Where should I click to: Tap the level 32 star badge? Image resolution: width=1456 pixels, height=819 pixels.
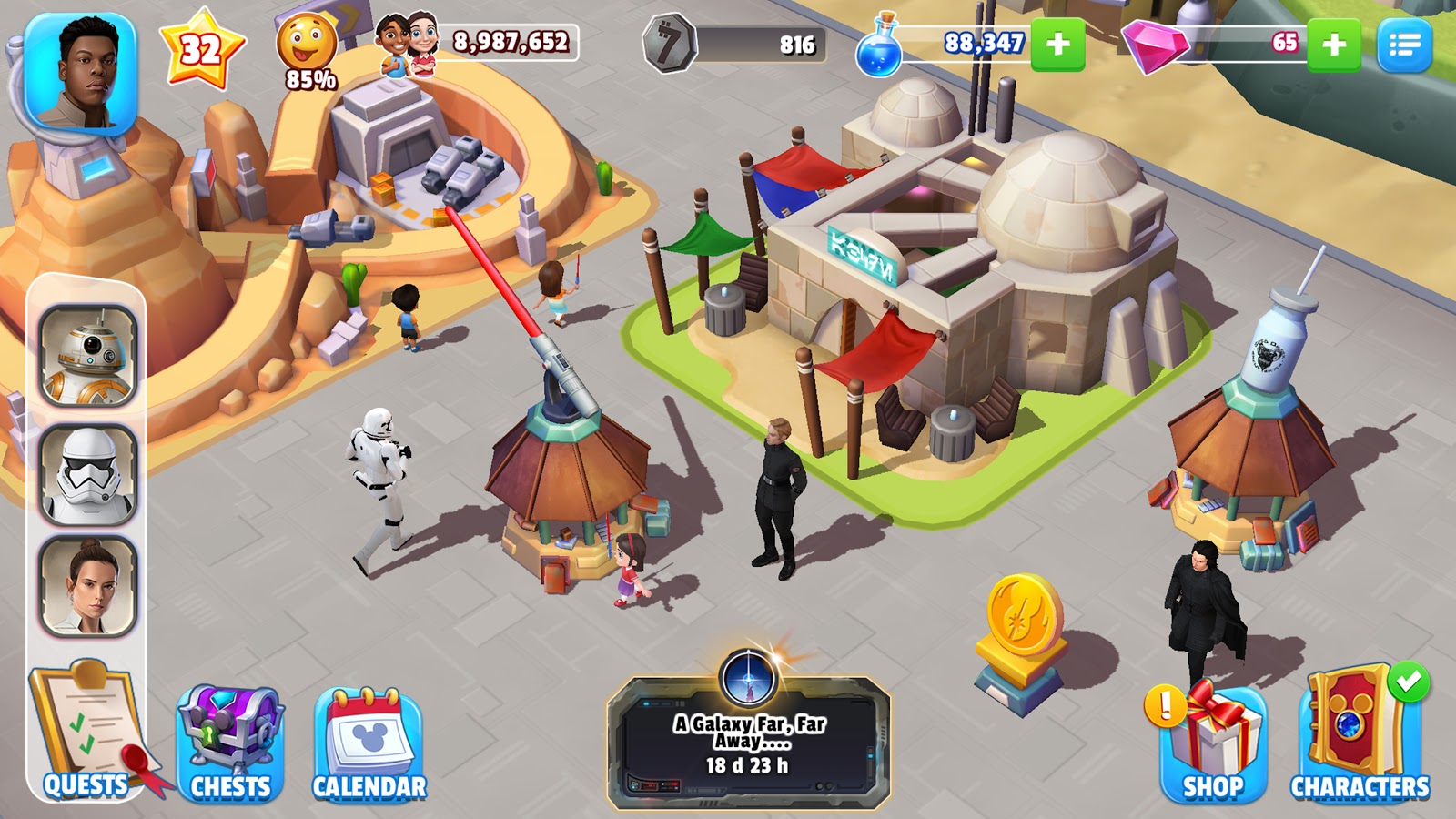coord(201,48)
